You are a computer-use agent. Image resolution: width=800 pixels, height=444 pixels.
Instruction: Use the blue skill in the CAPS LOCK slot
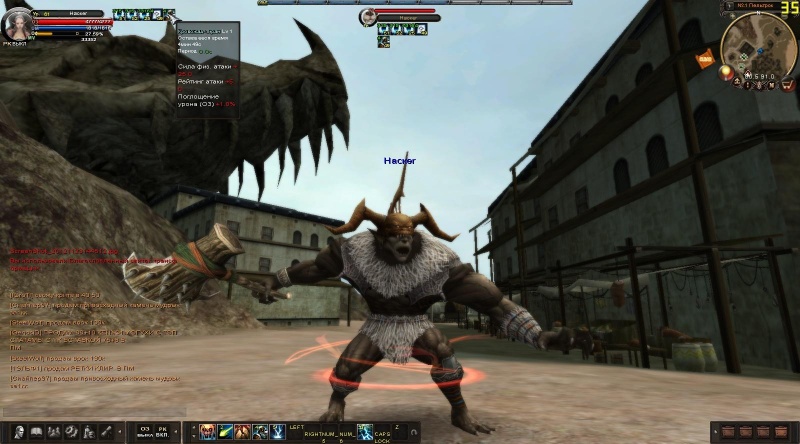coord(365,431)
